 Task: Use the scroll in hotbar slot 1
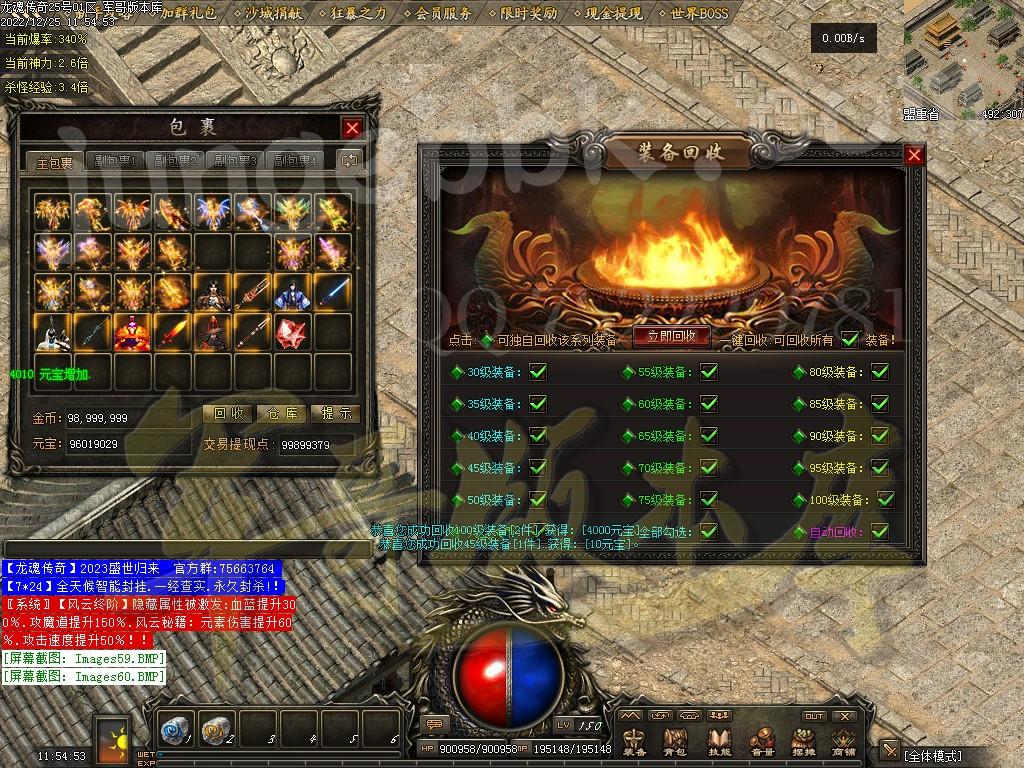pos(177,732)
